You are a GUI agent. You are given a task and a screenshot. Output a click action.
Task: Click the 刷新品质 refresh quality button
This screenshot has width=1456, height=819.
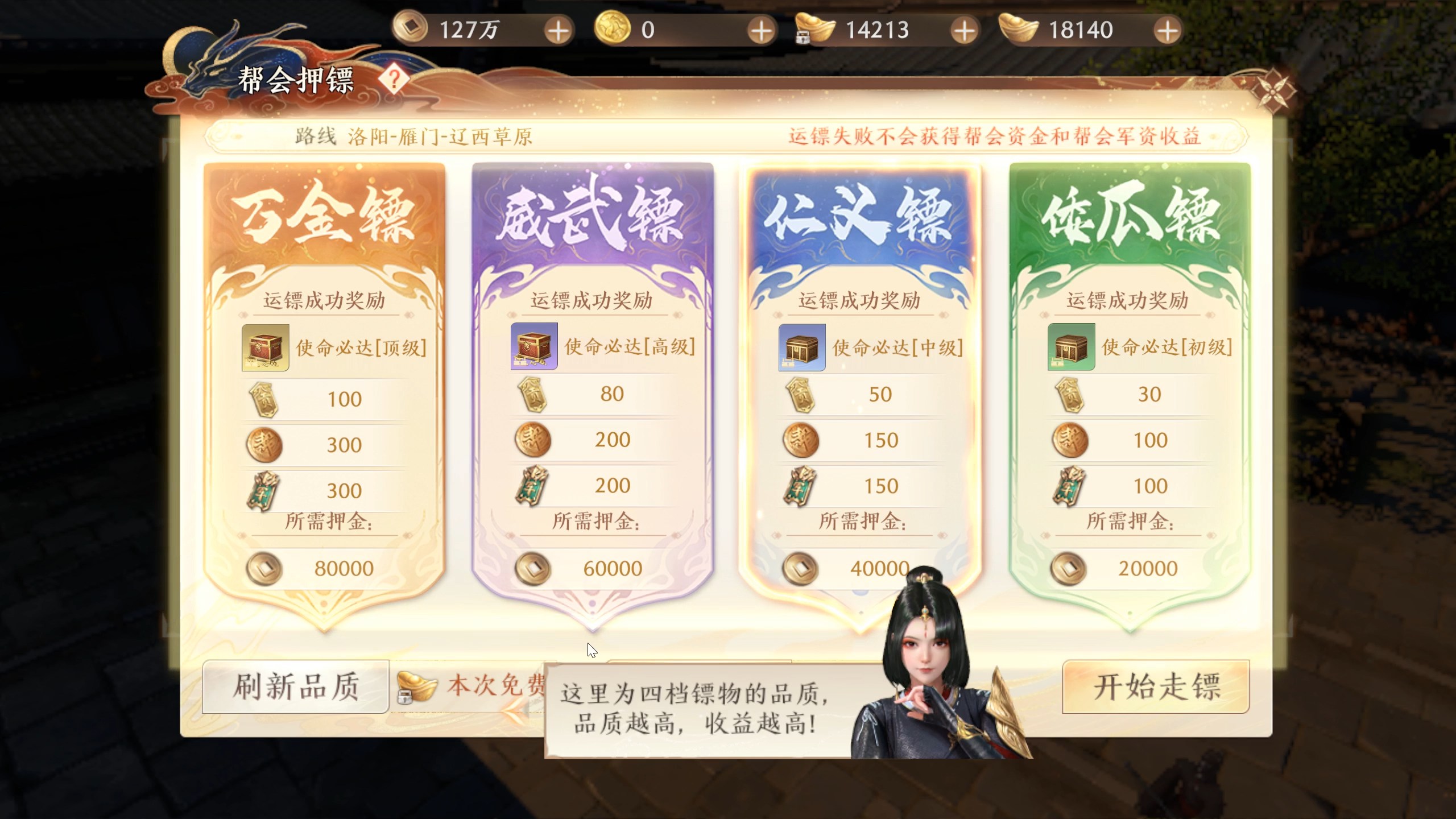(296, 687)
